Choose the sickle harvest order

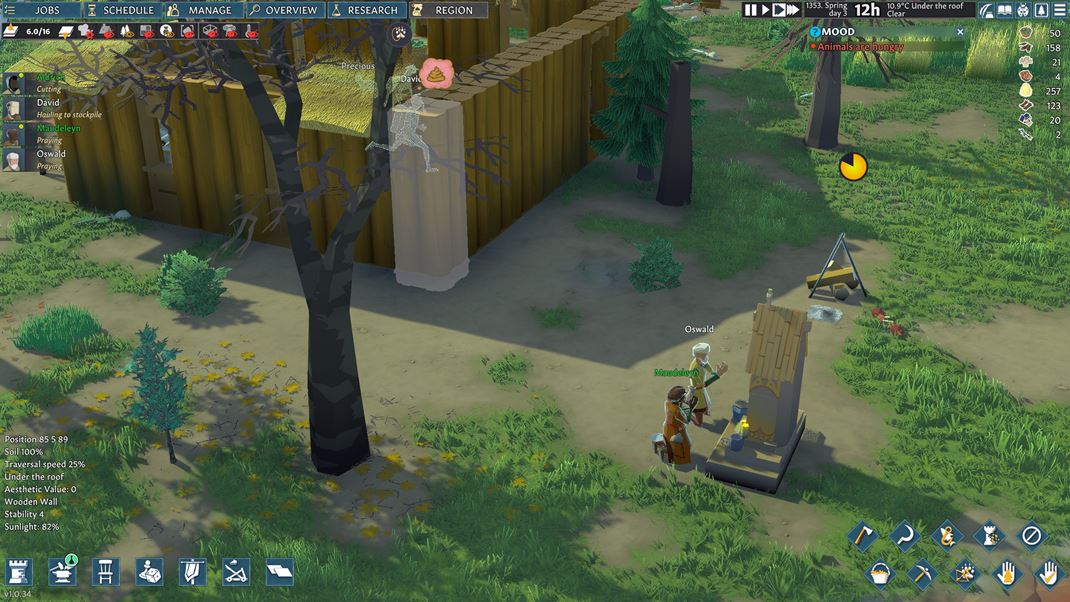click(905, 536)
